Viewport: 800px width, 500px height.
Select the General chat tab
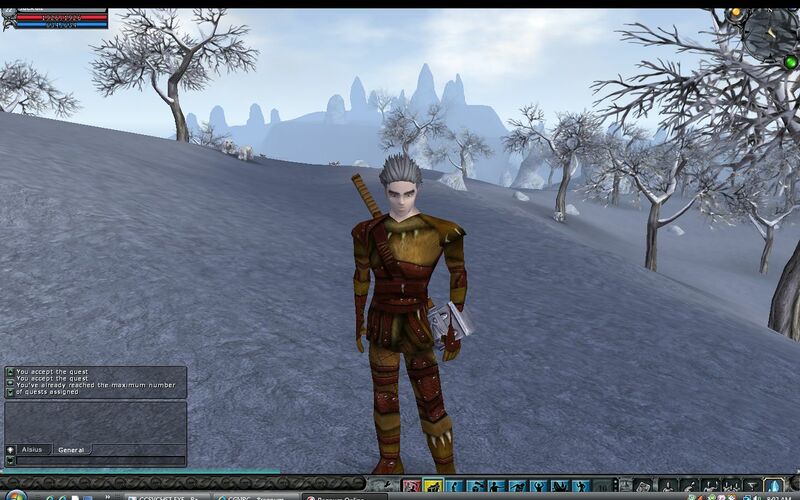(71, 450)
